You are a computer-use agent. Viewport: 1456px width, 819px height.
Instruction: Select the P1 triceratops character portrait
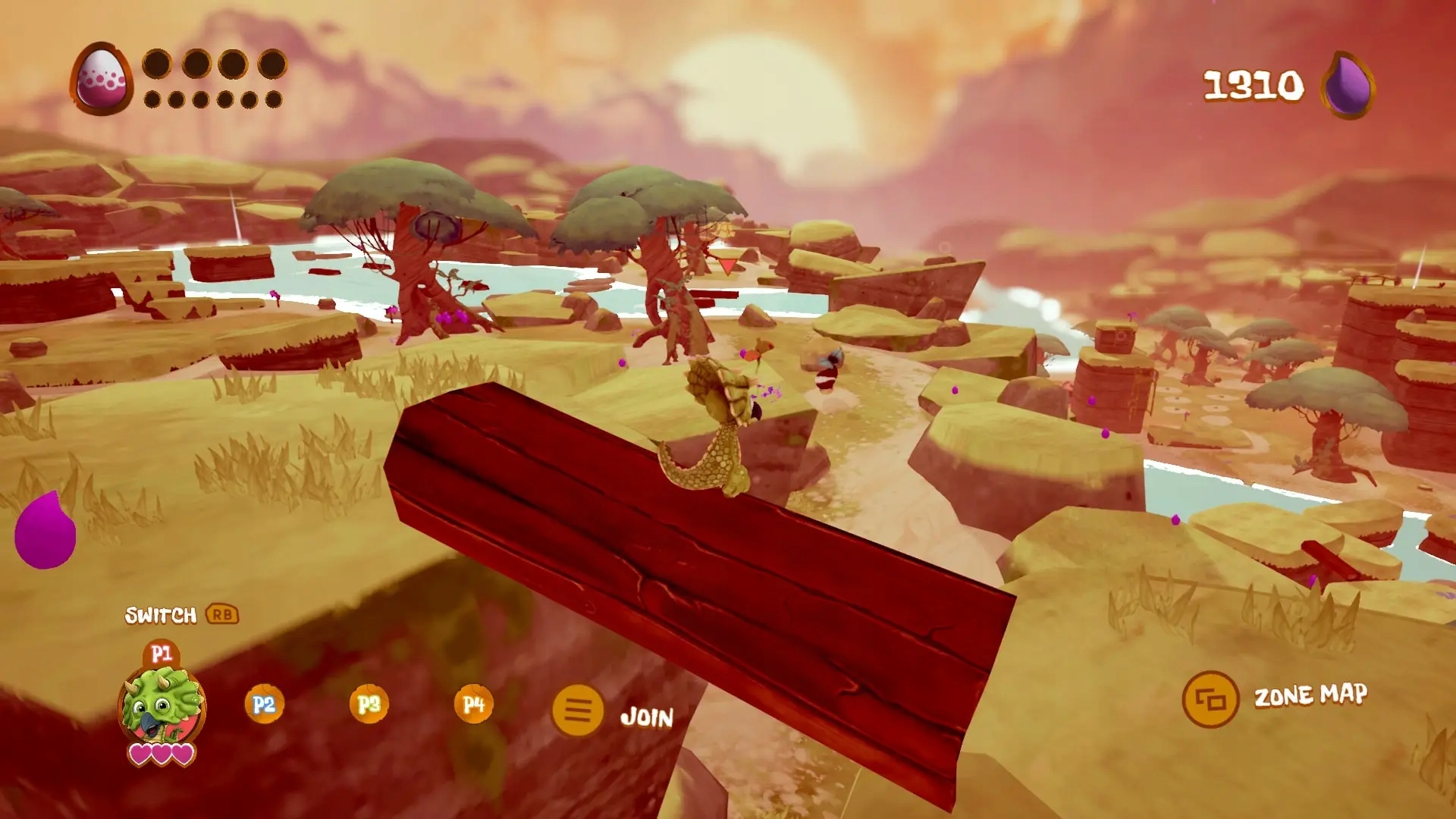point(162,705)
